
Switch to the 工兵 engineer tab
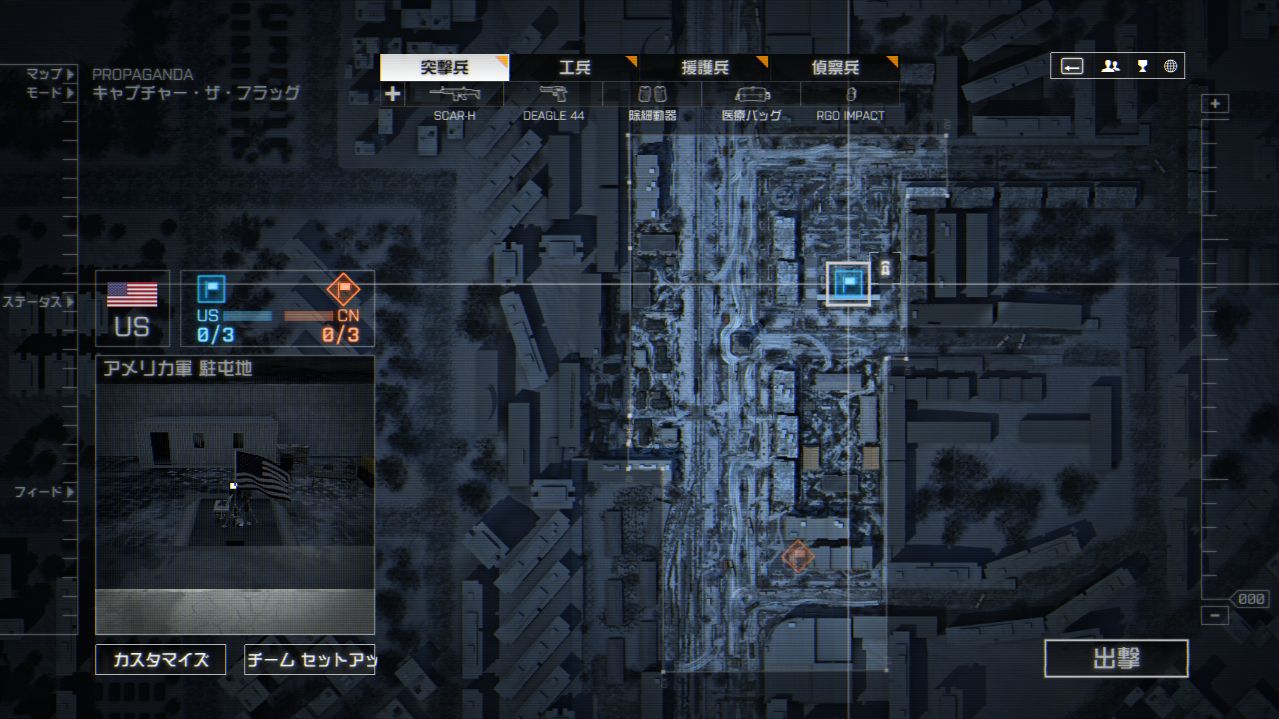point(574,68)
